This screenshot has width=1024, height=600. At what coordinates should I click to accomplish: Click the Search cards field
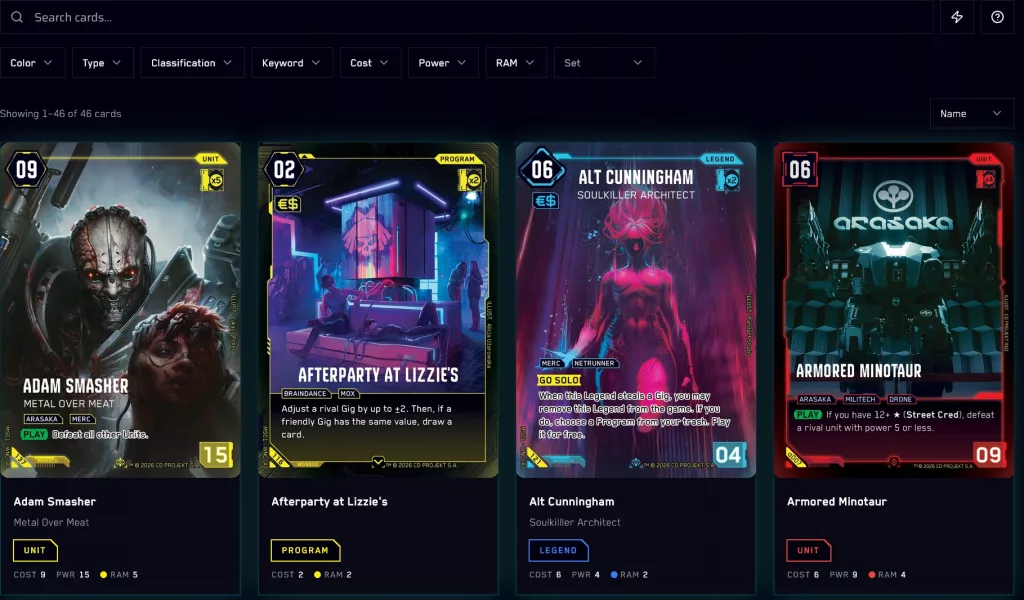click(470, 17)
